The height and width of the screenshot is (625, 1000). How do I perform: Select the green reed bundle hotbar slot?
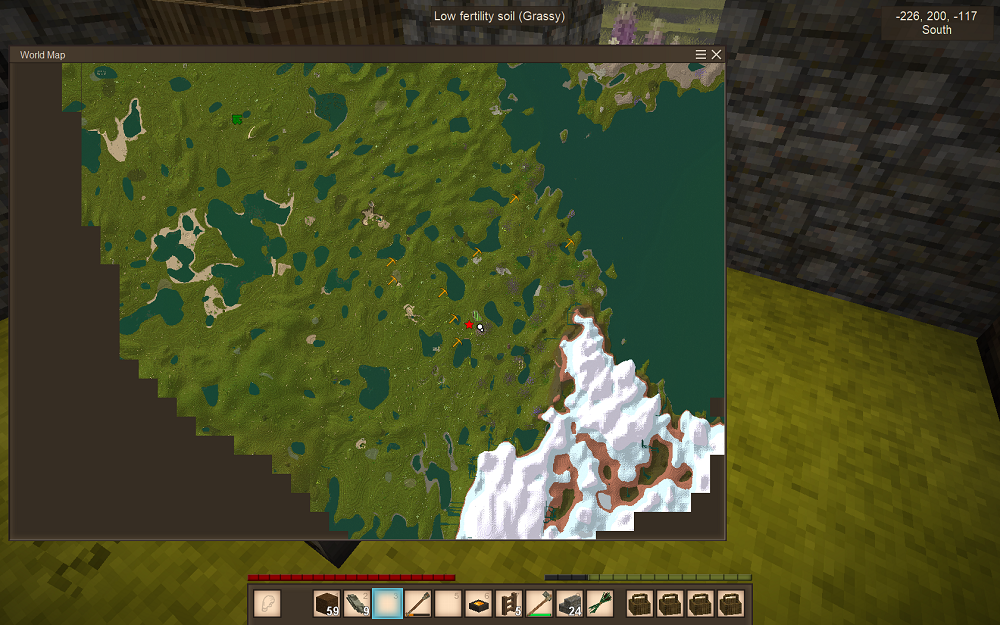[600, 604]
